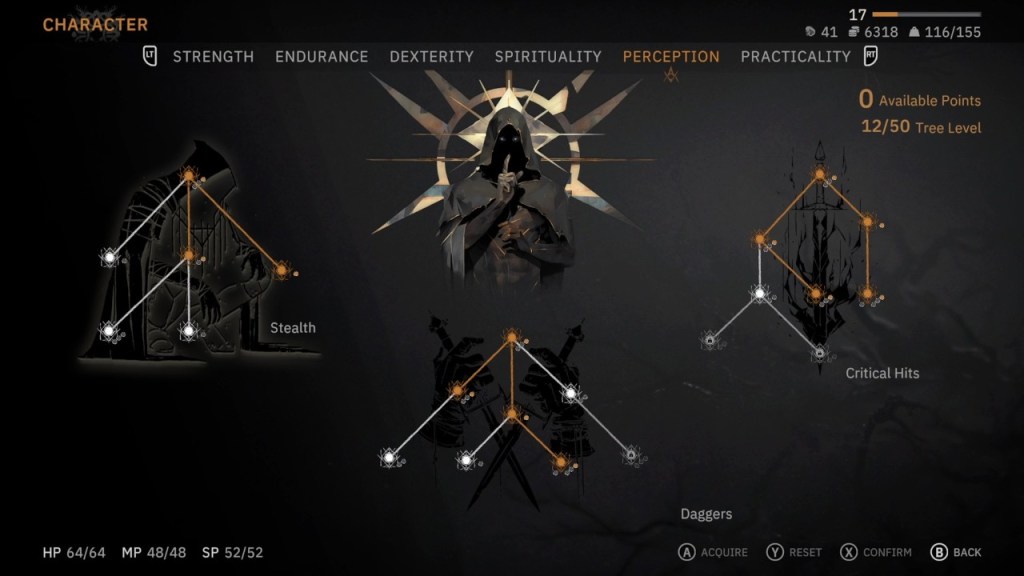Select the Stealth tree's orange right-branch end node
The width and height of the screenshot is (1024, 576).
281,270
